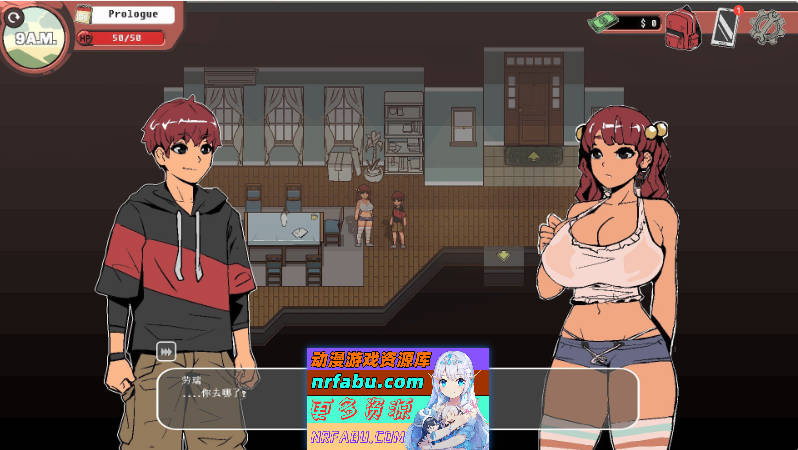The image size is (798, 450).
Task: Open settings via the gear wrench icon
Action: (x=768, y=26)
